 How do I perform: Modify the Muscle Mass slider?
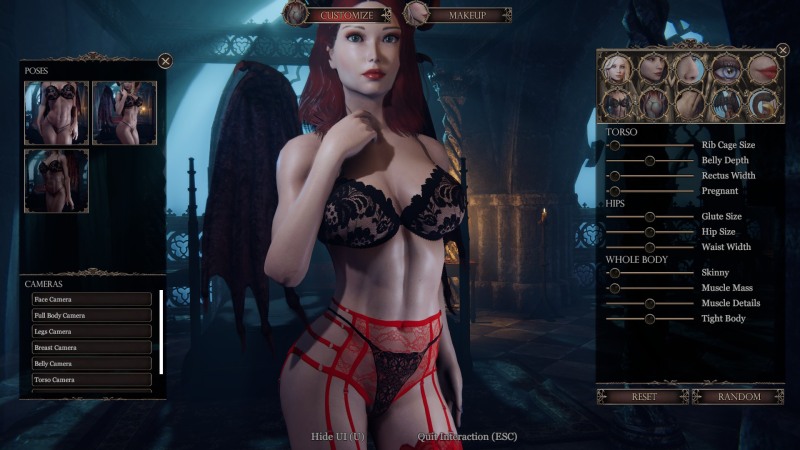tap(616, 288)
